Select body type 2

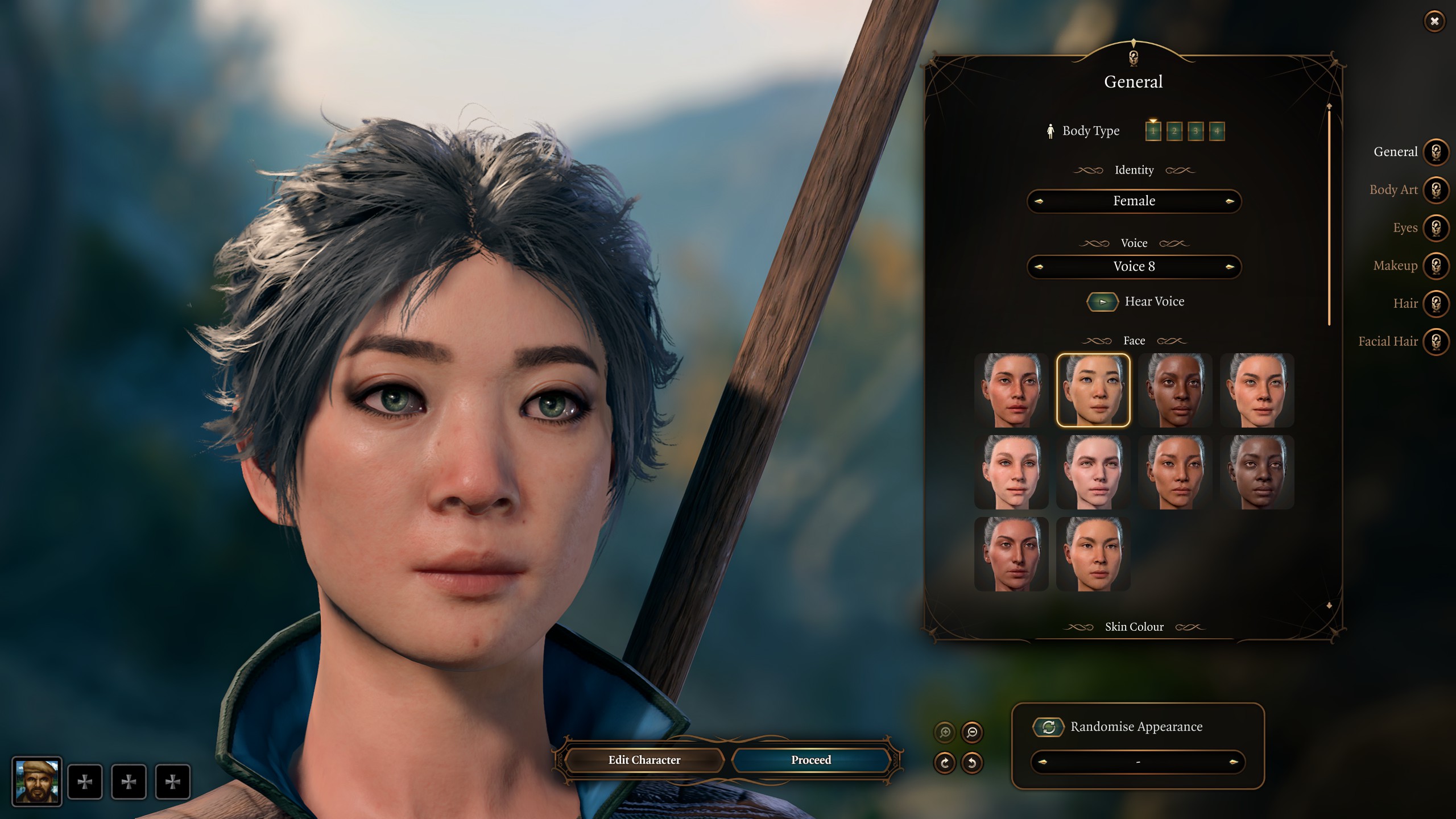tap(1174, 131)
